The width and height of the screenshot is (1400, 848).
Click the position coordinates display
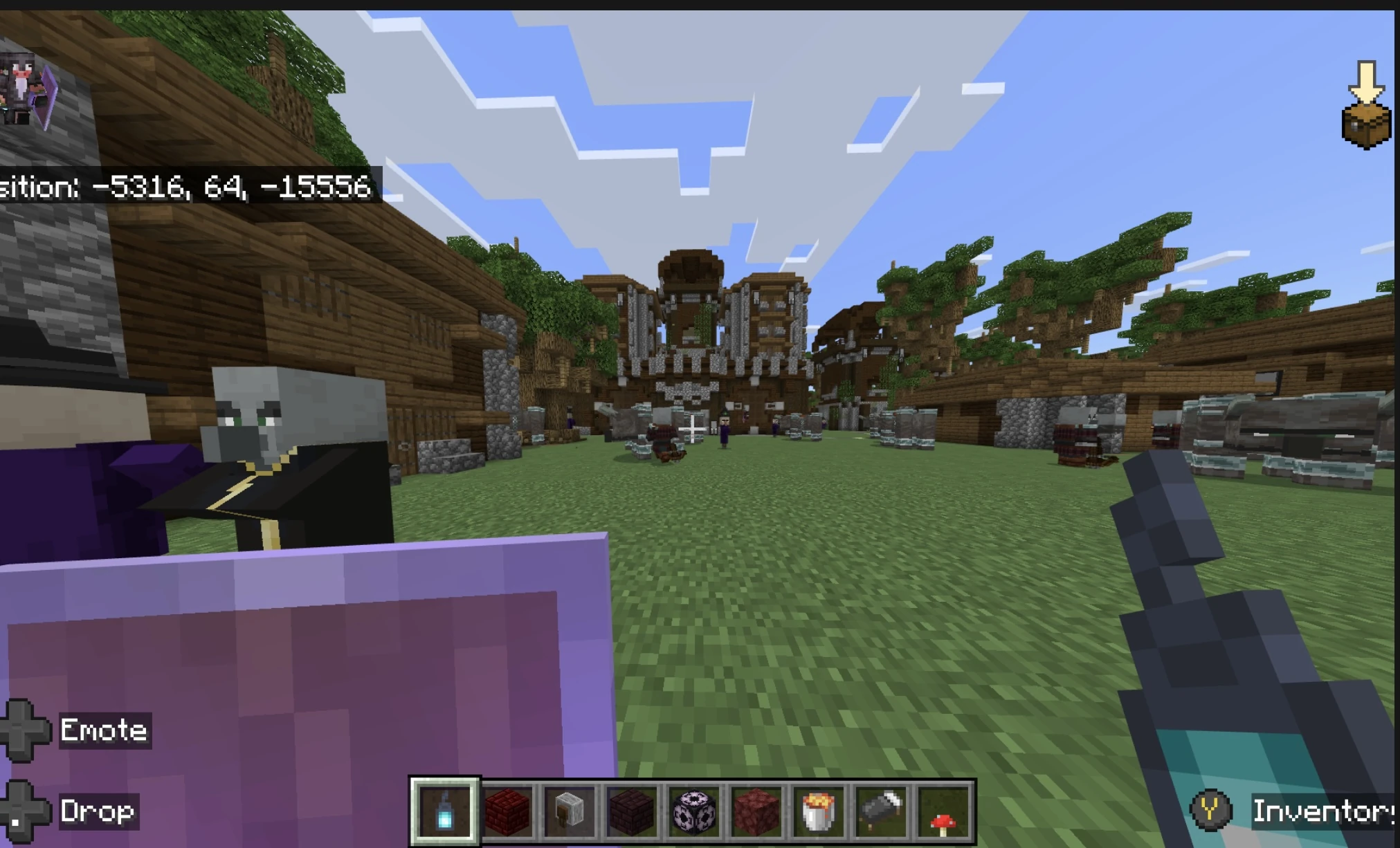tap(187, 185)
